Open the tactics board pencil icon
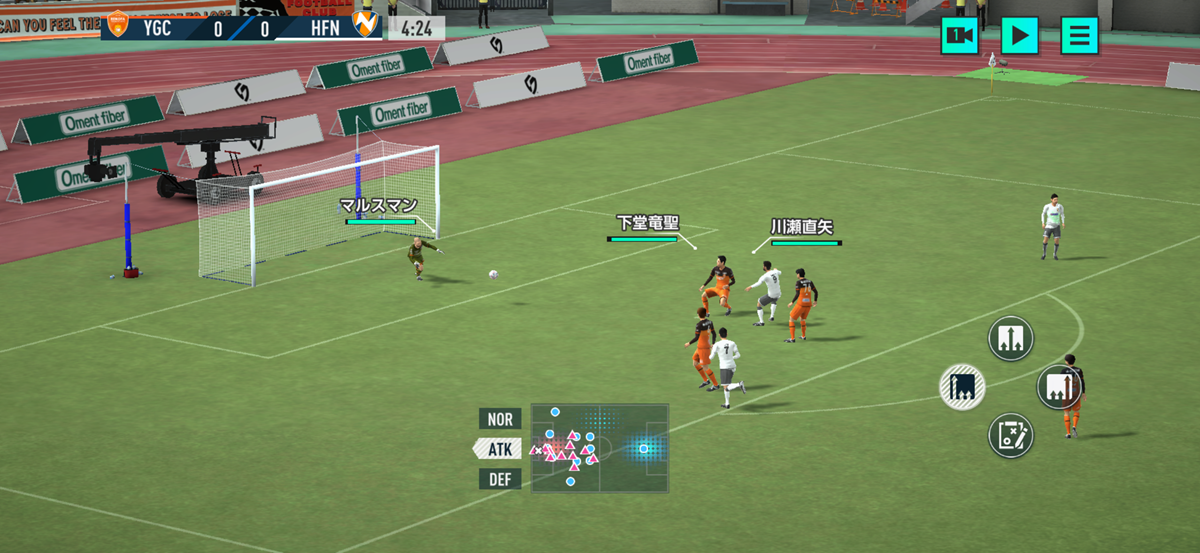Image resolution: width=1200 pixels, height=553 pixels. [1011, 435]
